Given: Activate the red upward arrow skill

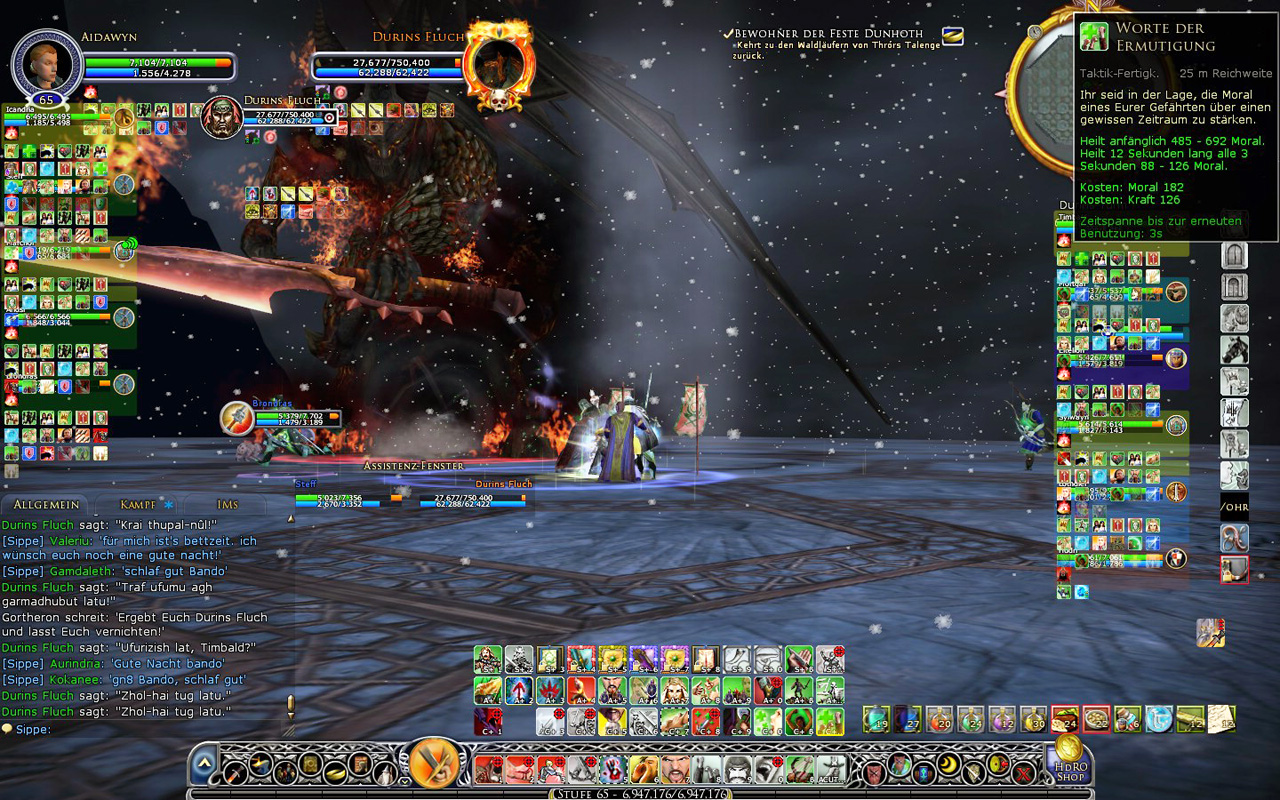Looking at the screenshot, I should coord(519,690).
